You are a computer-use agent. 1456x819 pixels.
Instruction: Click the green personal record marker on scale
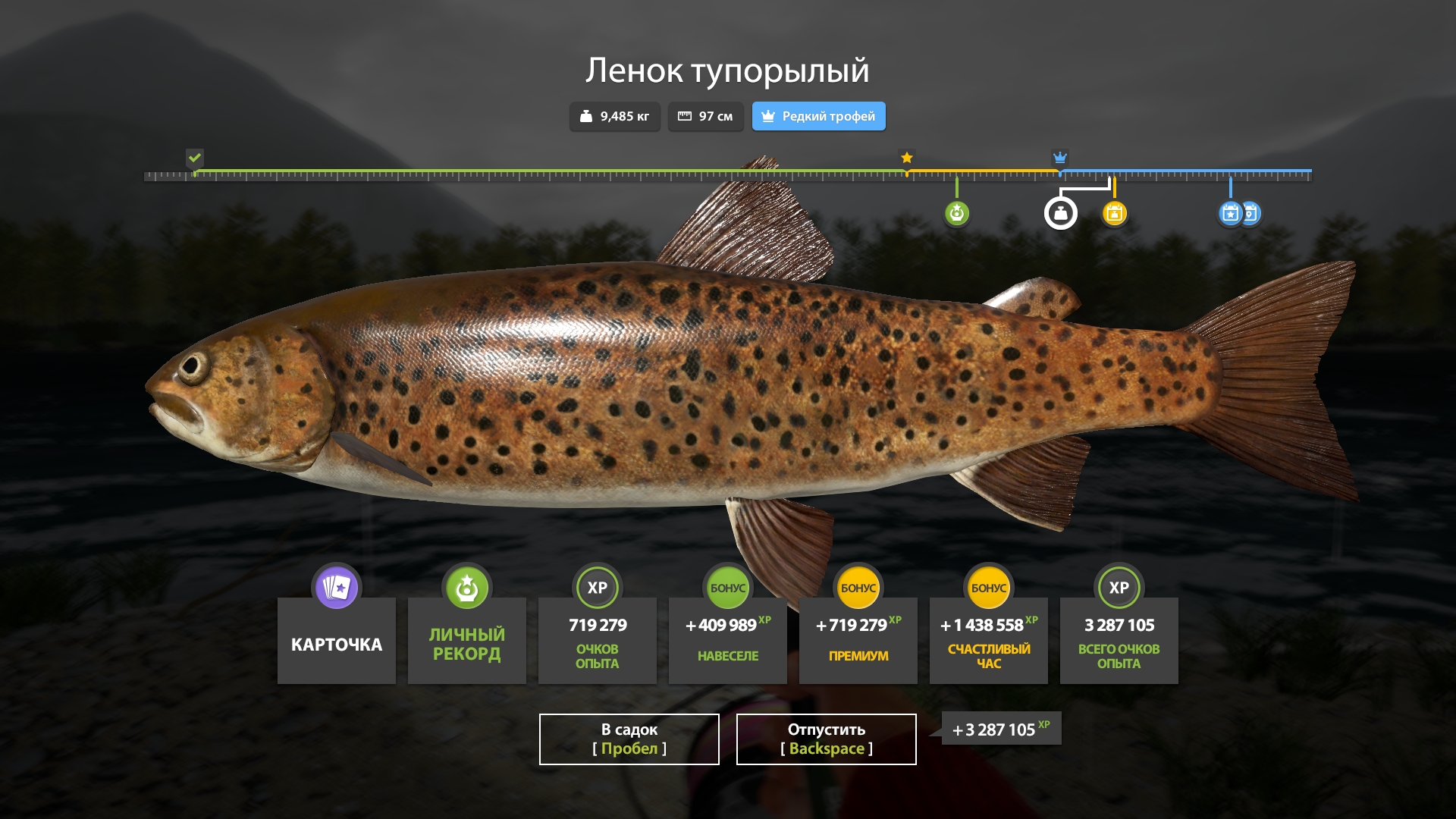tap(957, 213)
